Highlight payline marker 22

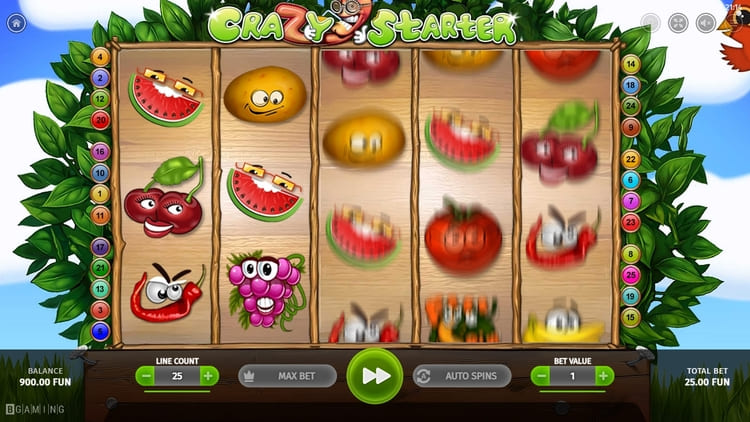coord(630,159)
